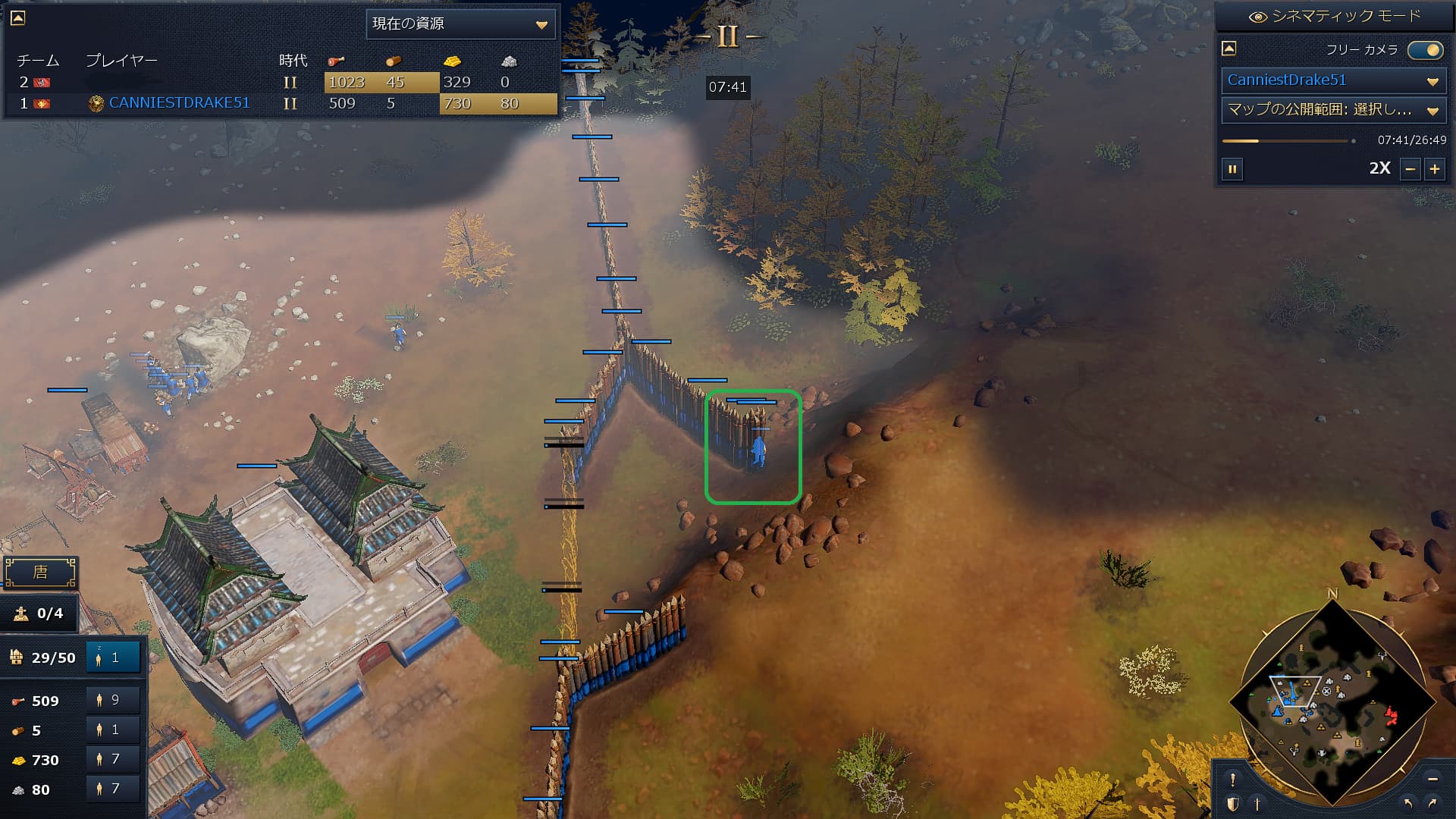This screenshot has height=819, width=1456.
Task: Enable シネマティック モード
Action: coord(1335,17)
